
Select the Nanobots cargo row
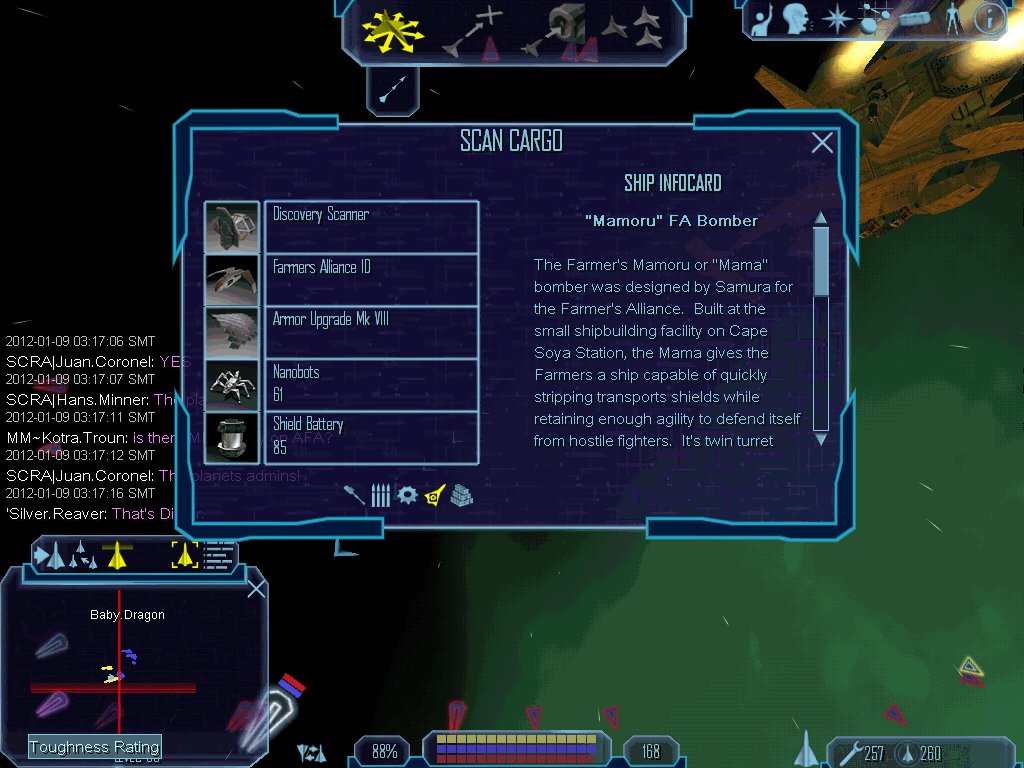point(371,385)
